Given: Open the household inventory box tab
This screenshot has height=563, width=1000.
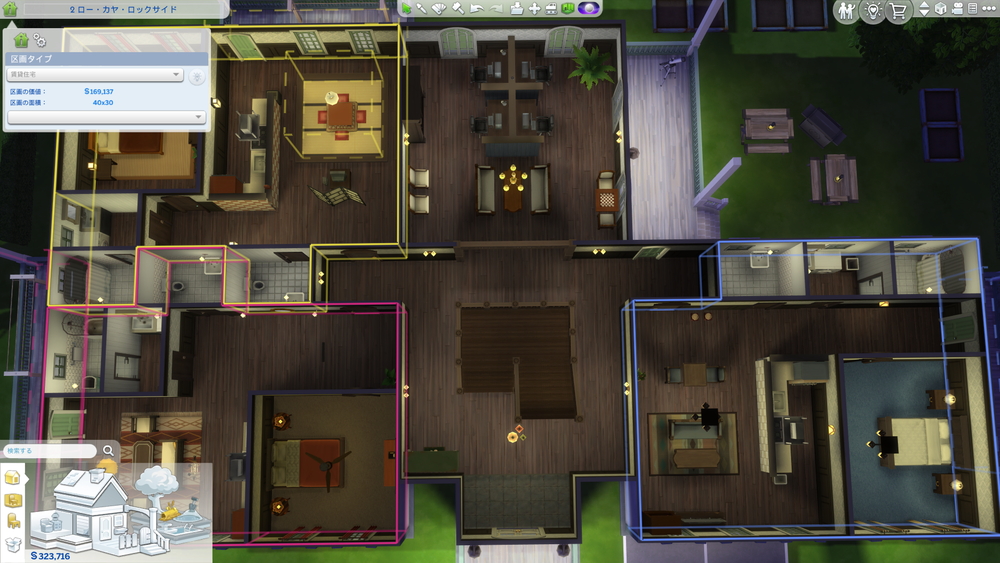Looking at the screenshot, I should 14,544.
